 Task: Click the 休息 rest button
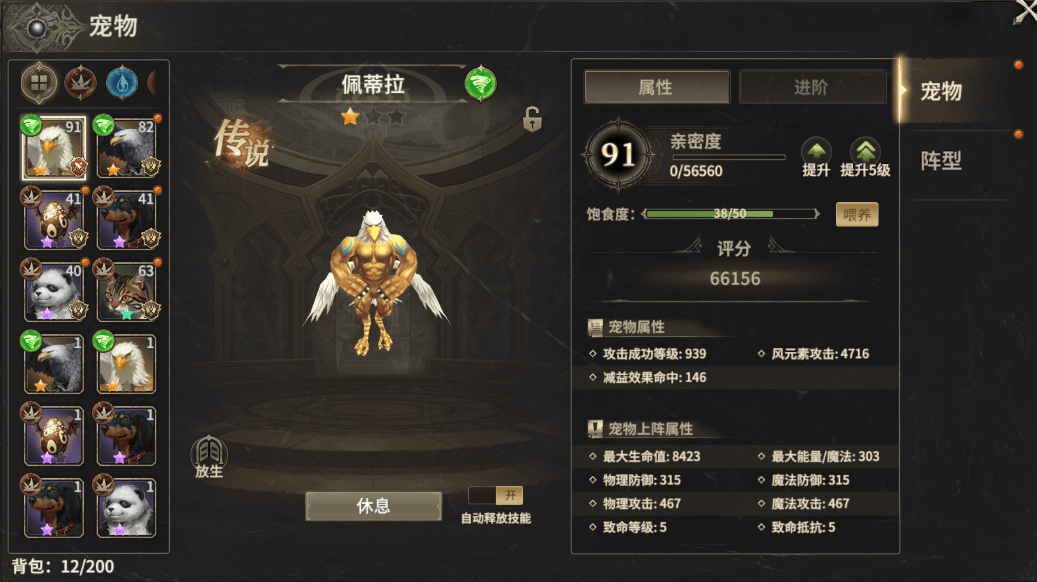[373, 506]
